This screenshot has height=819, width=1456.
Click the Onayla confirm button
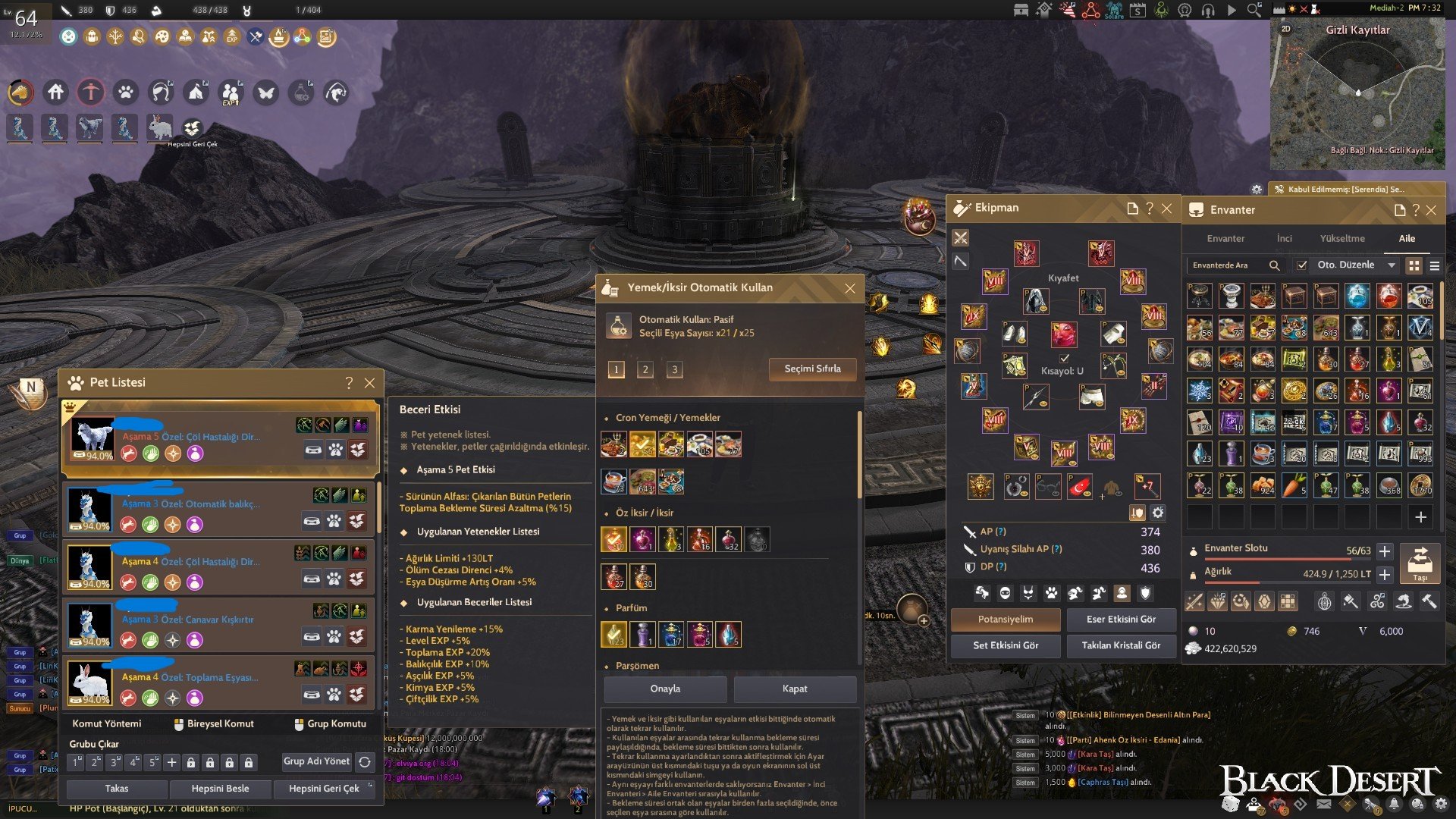(x=665, y=689)
